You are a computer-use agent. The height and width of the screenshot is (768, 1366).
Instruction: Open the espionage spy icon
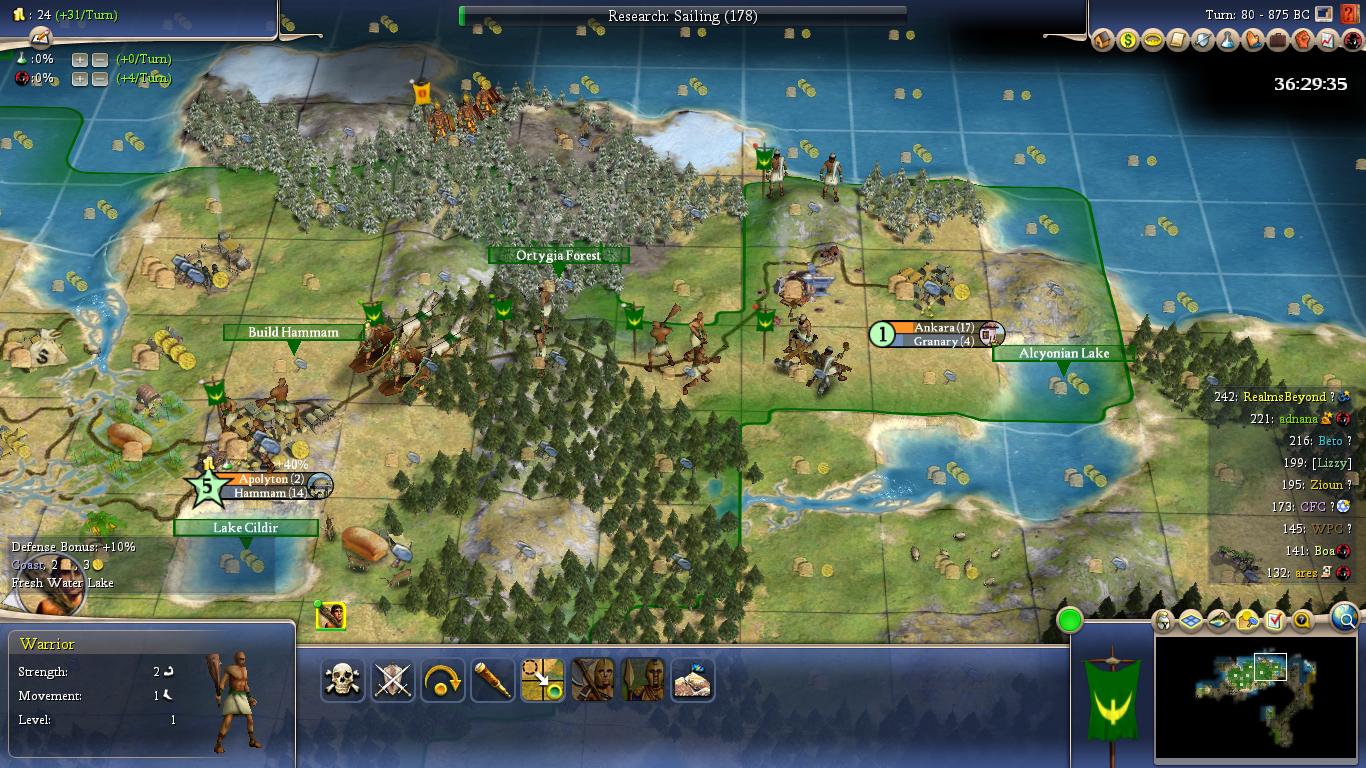[1353, 41]
